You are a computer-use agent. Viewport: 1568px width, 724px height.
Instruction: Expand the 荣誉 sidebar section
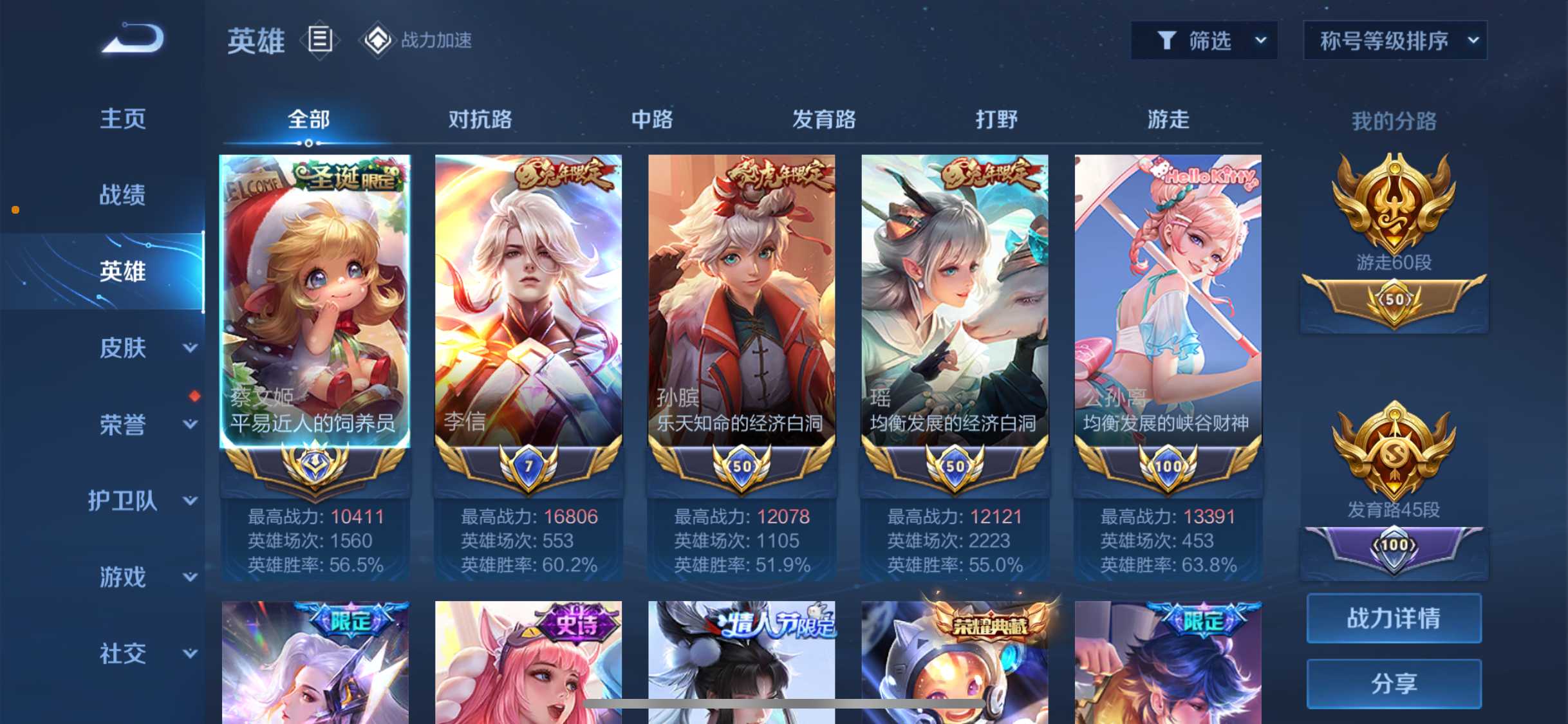pos(124,425)
